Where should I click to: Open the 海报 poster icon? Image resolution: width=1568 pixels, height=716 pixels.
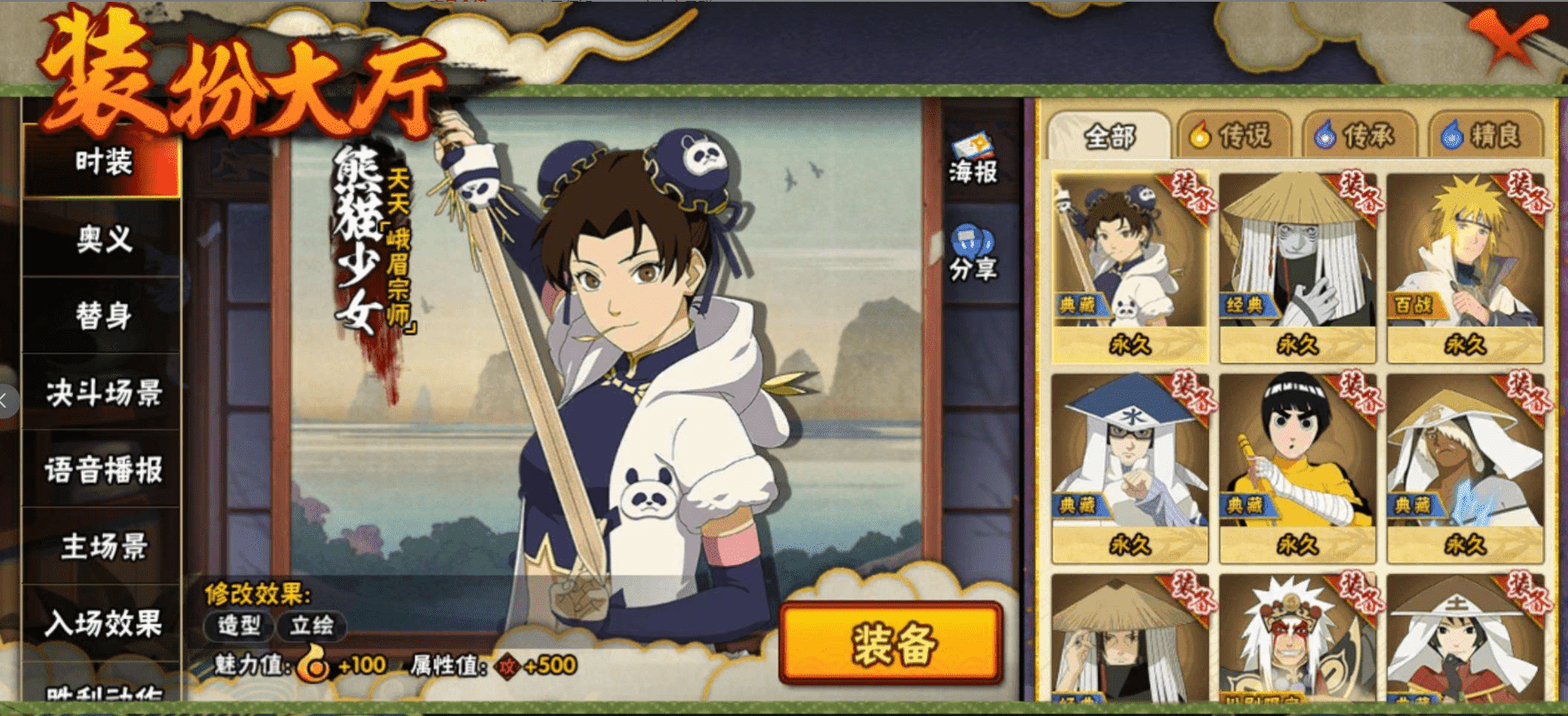[973, 158]
